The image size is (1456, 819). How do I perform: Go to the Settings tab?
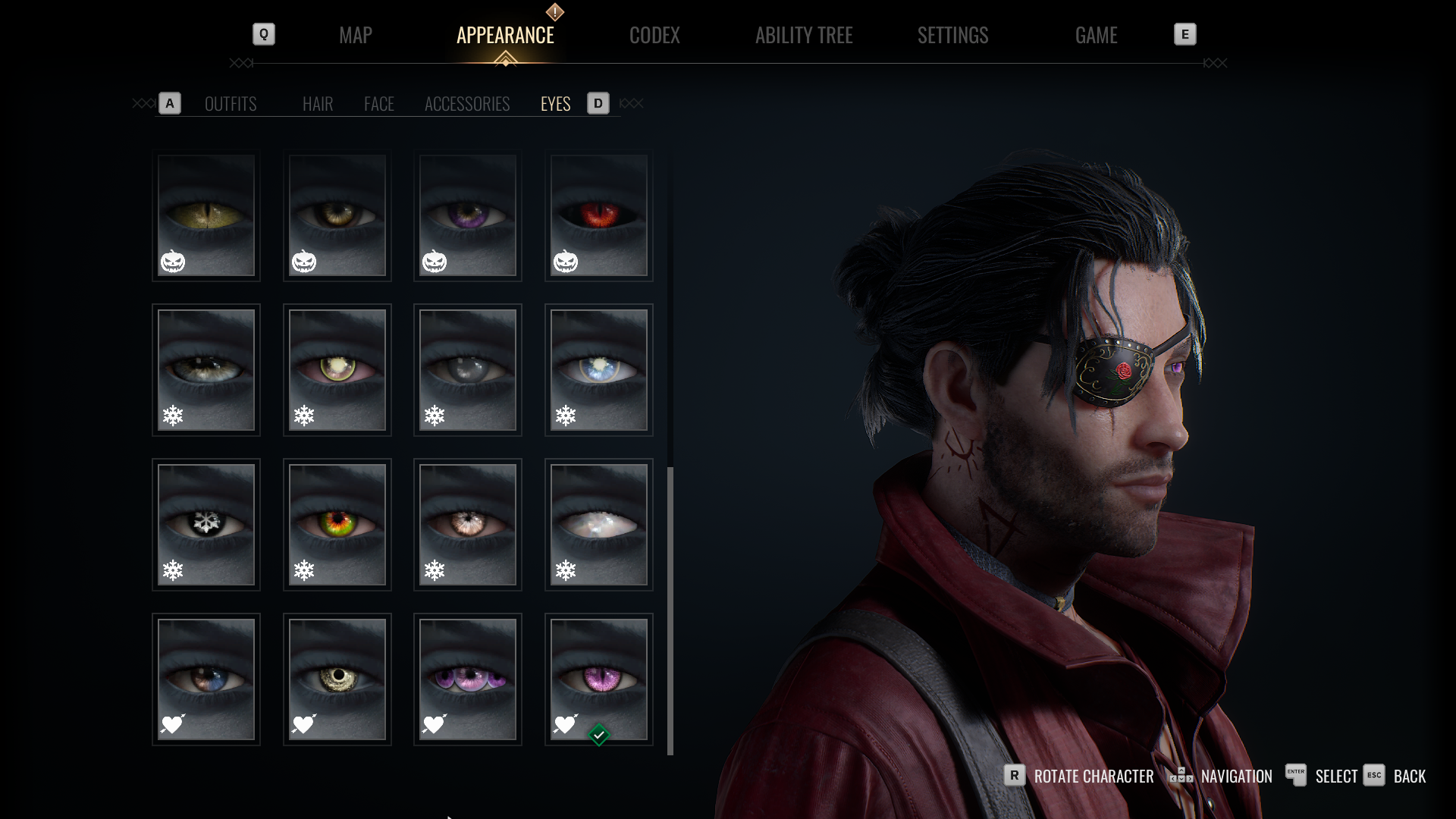(952, 35)
